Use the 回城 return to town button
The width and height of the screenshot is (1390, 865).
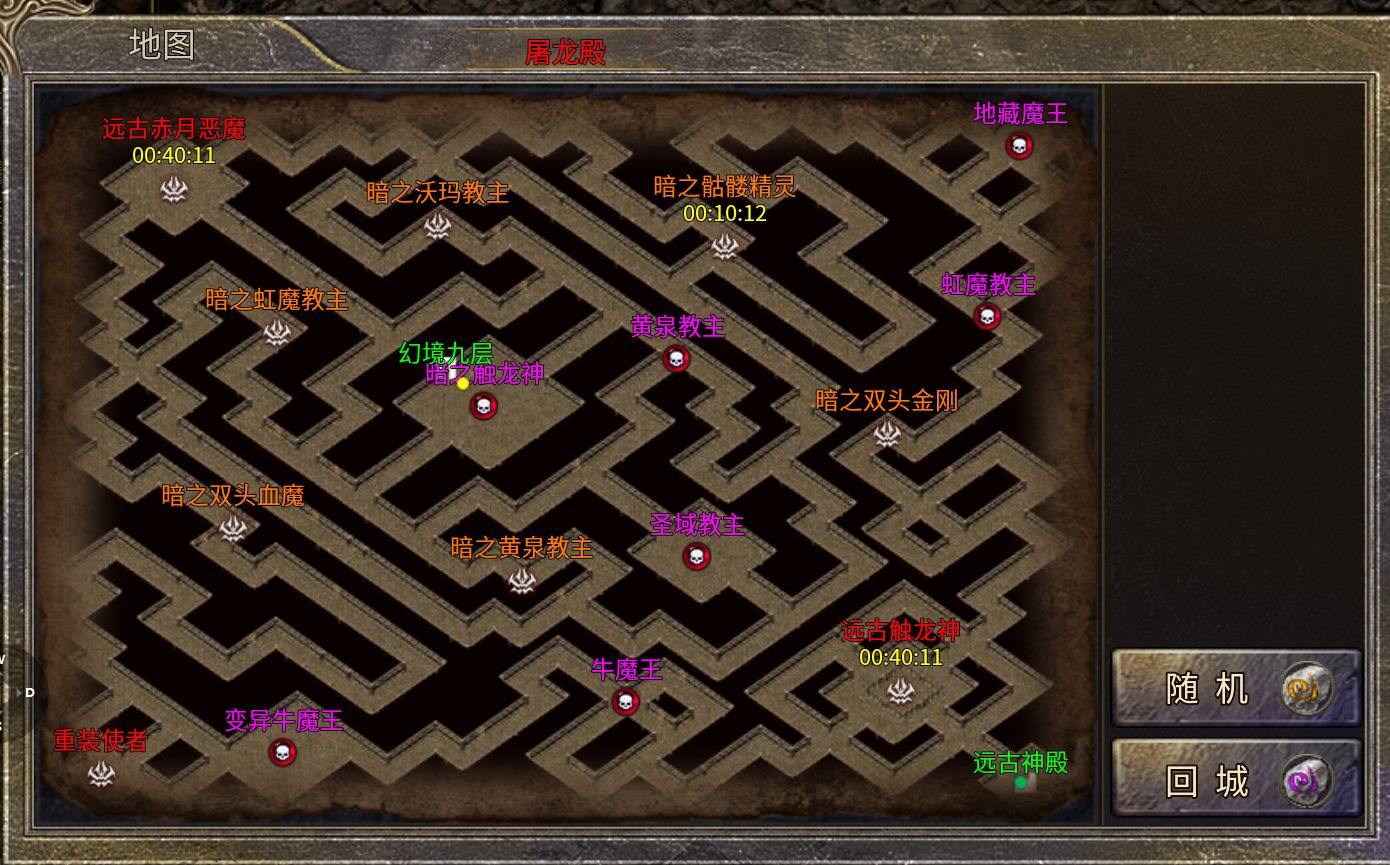coord(1236,781)
